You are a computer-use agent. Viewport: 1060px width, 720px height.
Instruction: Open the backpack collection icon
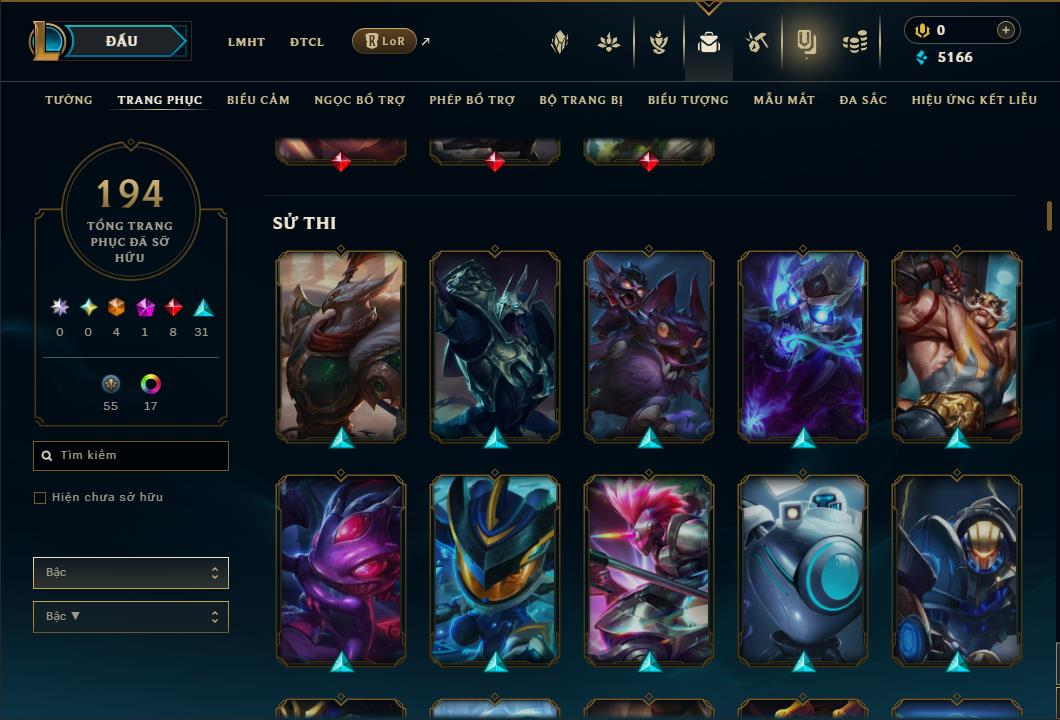coord(709,42)
